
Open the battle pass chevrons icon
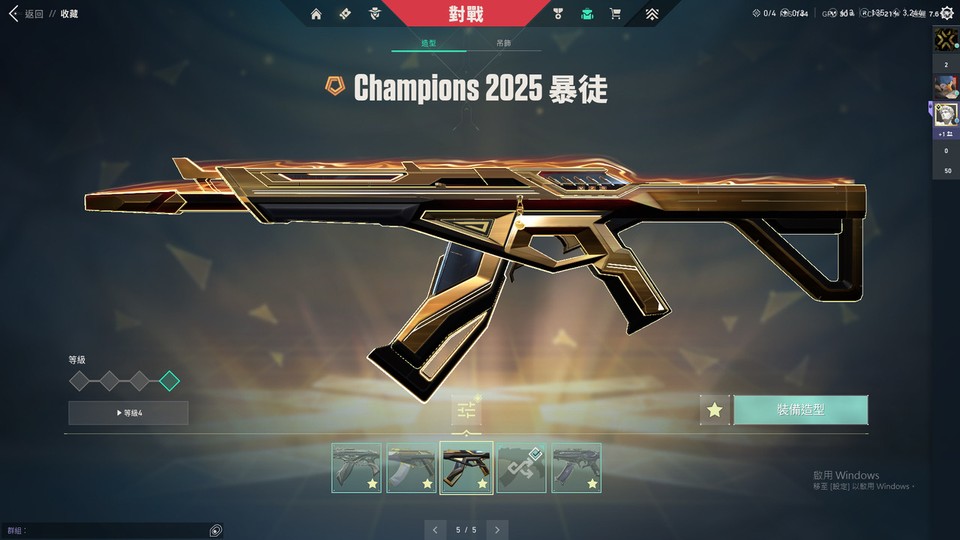[x=651, y=14]
